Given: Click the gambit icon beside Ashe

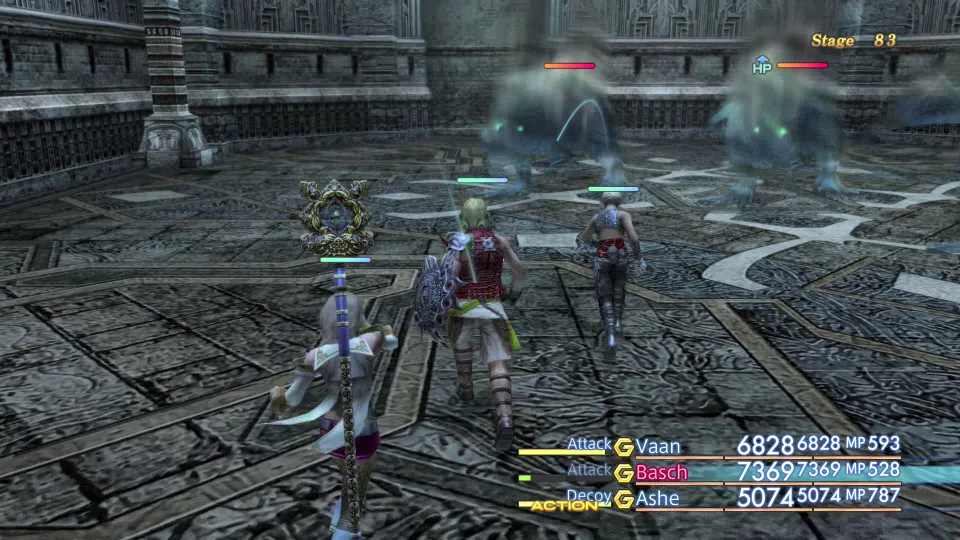Looking at the screenshot, I should tap(624, 499).
